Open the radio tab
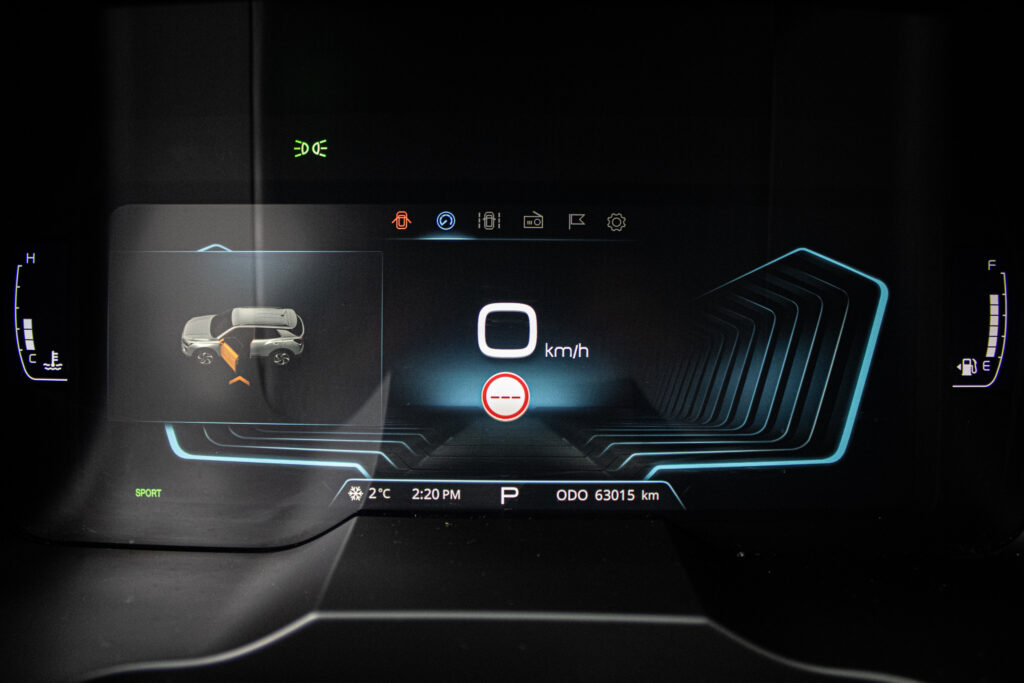Image resolution: width=1024 pixels, height=683 pixels. click(533, 222)
